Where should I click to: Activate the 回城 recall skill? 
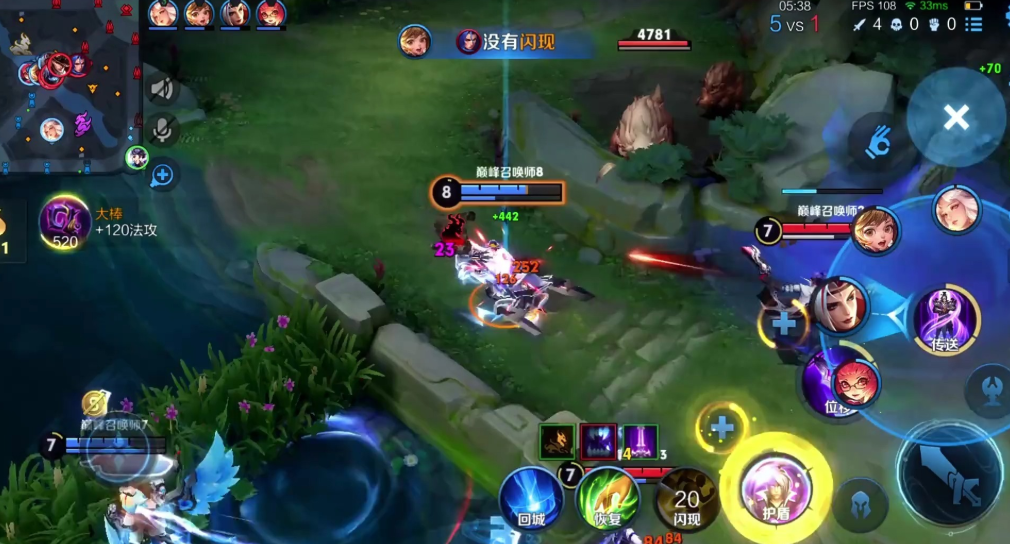point(530,498)
